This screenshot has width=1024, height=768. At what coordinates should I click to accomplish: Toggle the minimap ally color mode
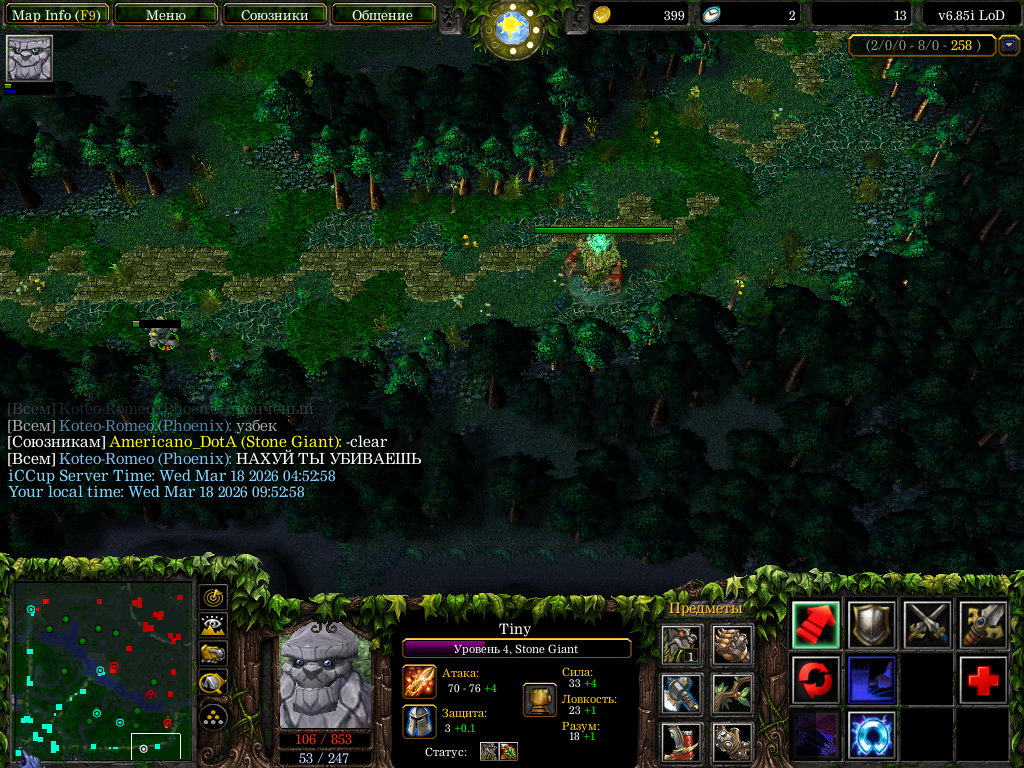pos(213,654)
